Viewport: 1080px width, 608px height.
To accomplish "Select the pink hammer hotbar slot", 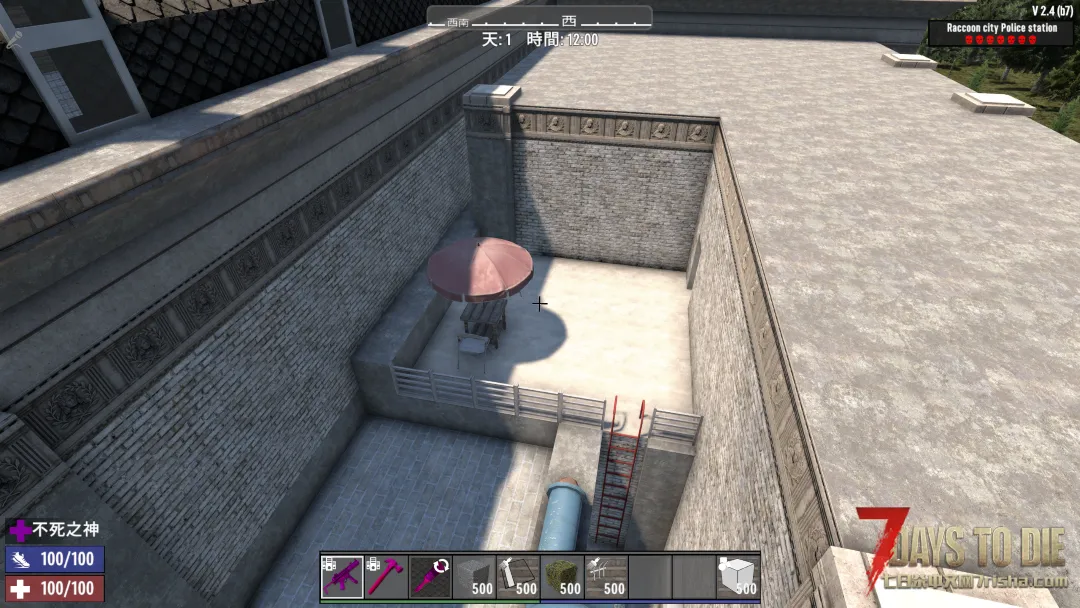I will (x=386, y=577).
